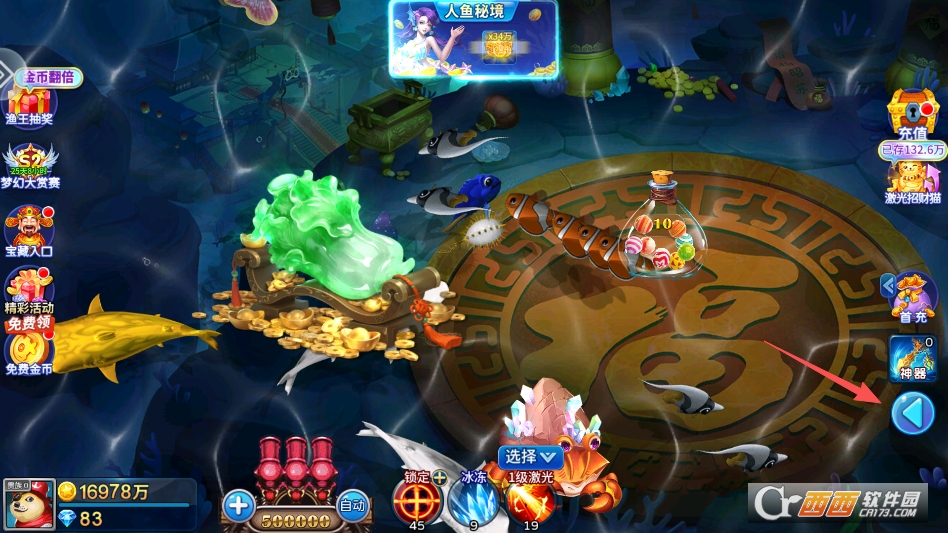Claim the 免费金币 free coins
The width and height of the screenshot is (948, 533).
click(29, 352)
